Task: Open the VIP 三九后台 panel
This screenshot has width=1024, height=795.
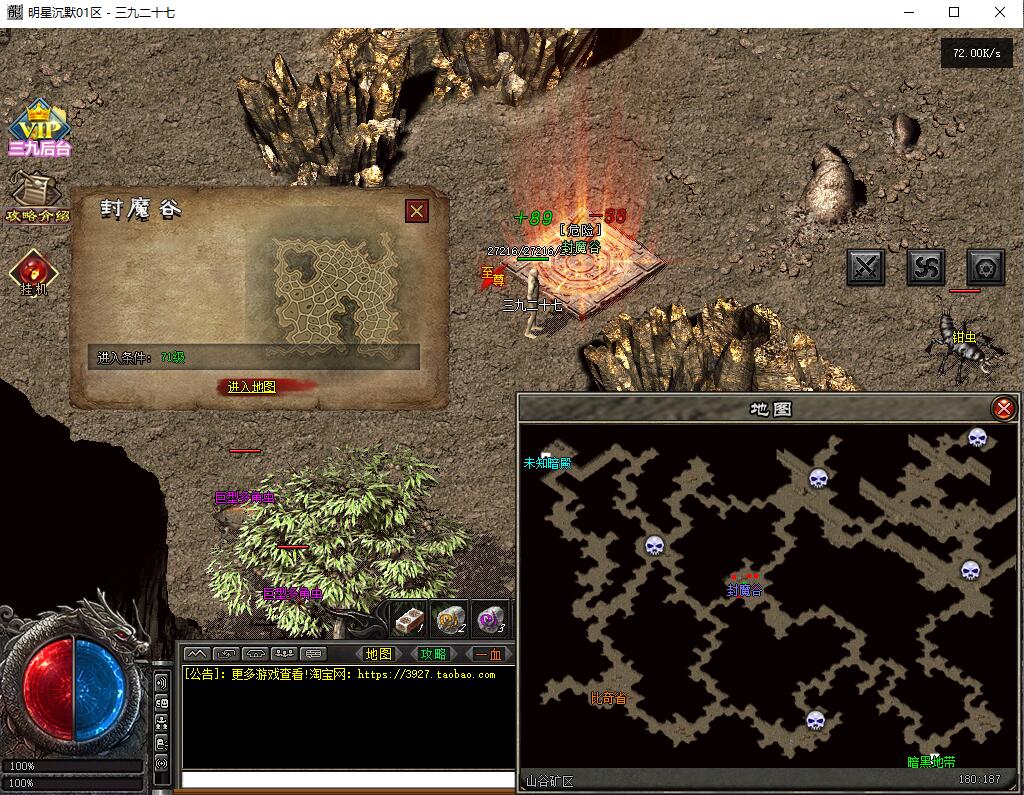Action: (39, 129)
